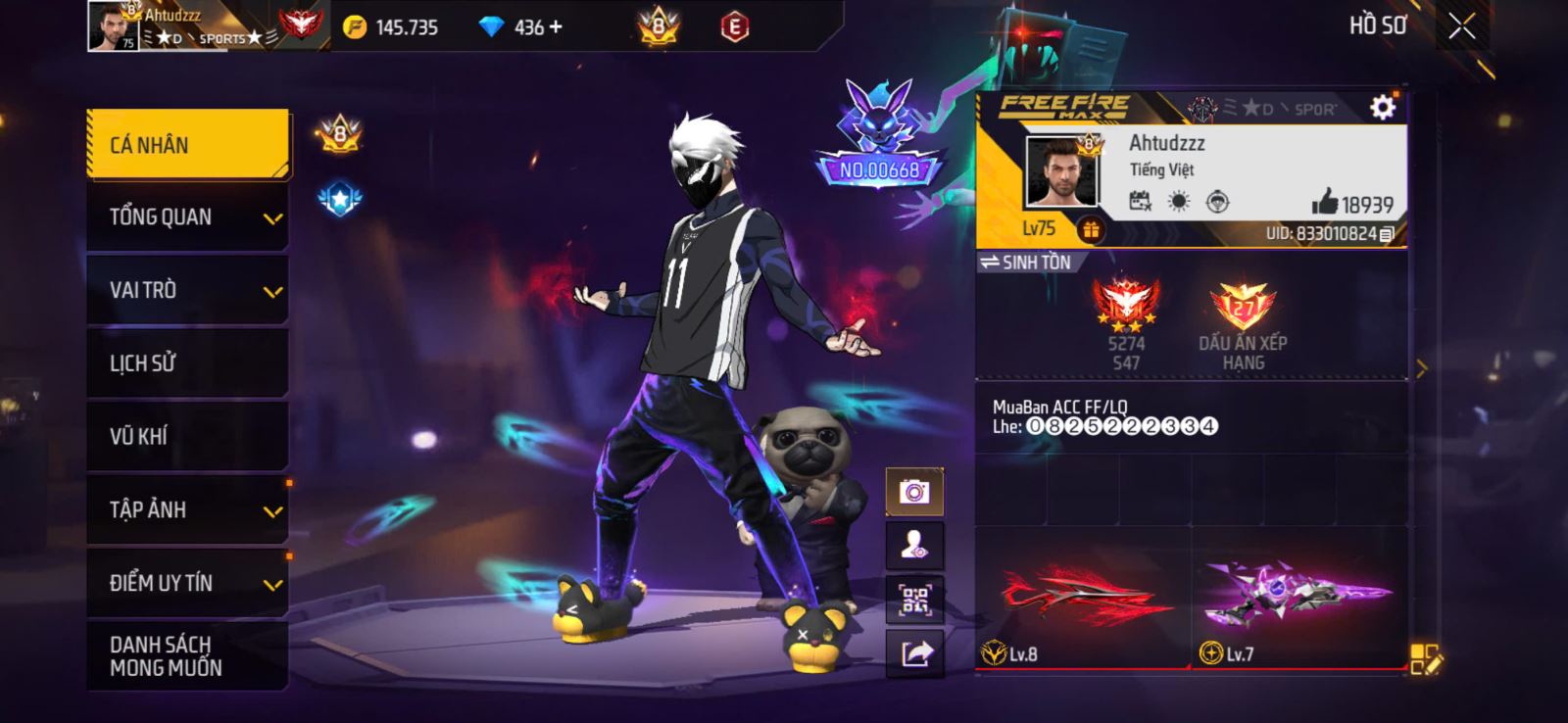Viewport: 1568px width, 723px height.
Task: Copy the UID with the copy icon
Action: click(1387, 234)
